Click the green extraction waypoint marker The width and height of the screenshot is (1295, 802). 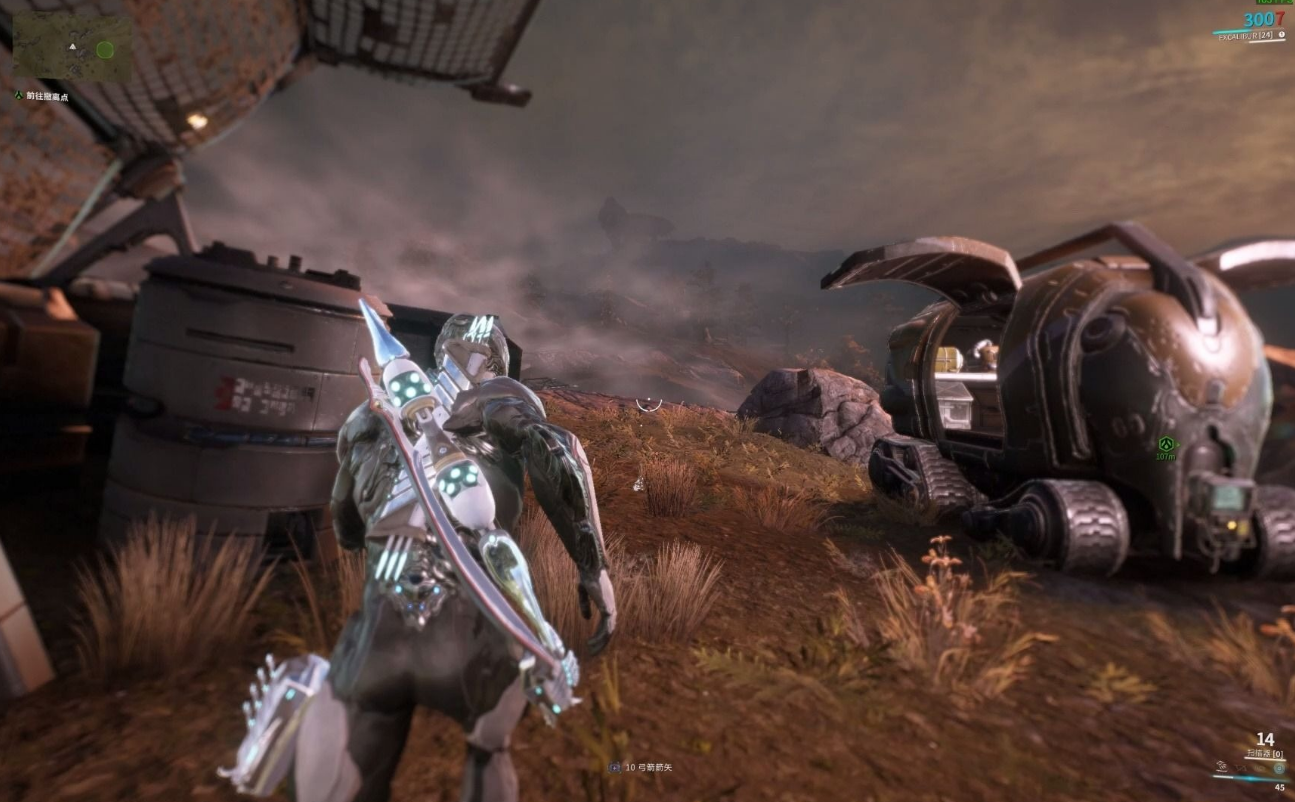1165,443
